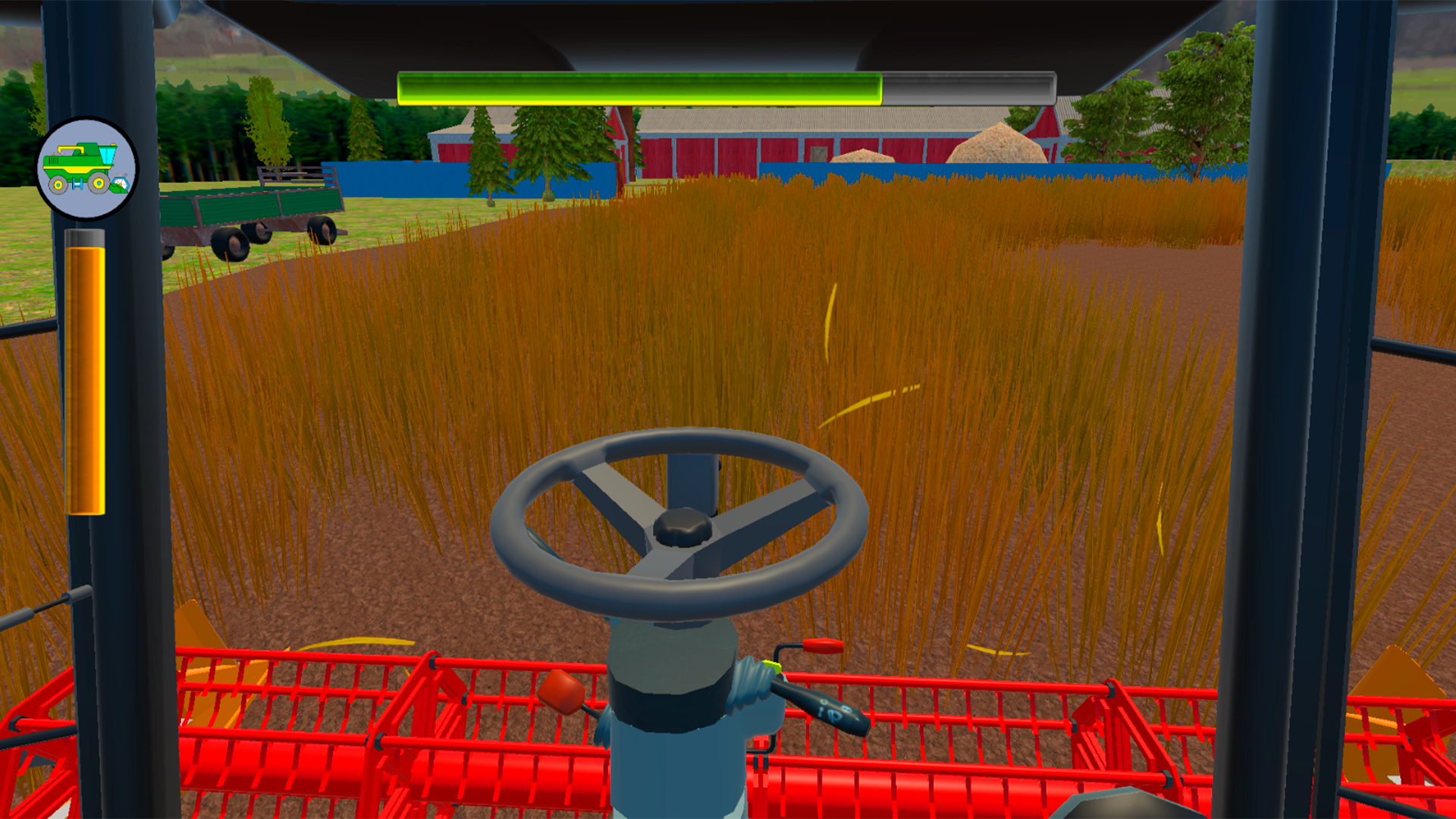Click the green harvest progress bar

click(637, 87)
